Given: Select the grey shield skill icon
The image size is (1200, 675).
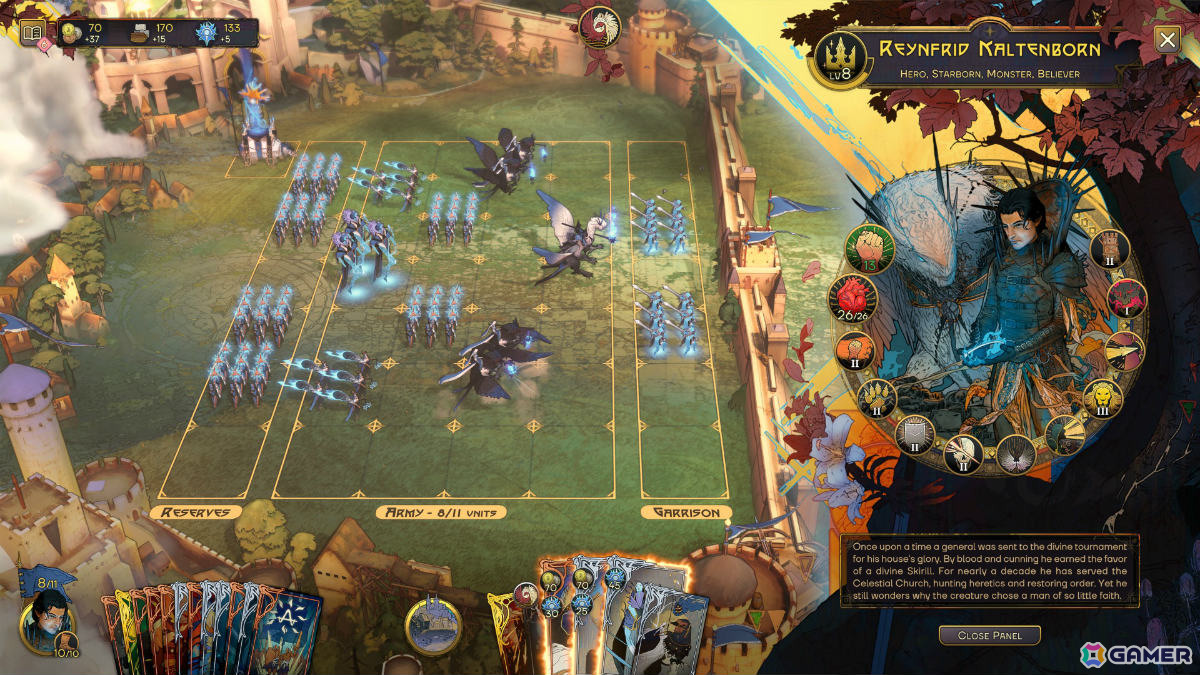Looking at the screenshot, I should [915, 434].
